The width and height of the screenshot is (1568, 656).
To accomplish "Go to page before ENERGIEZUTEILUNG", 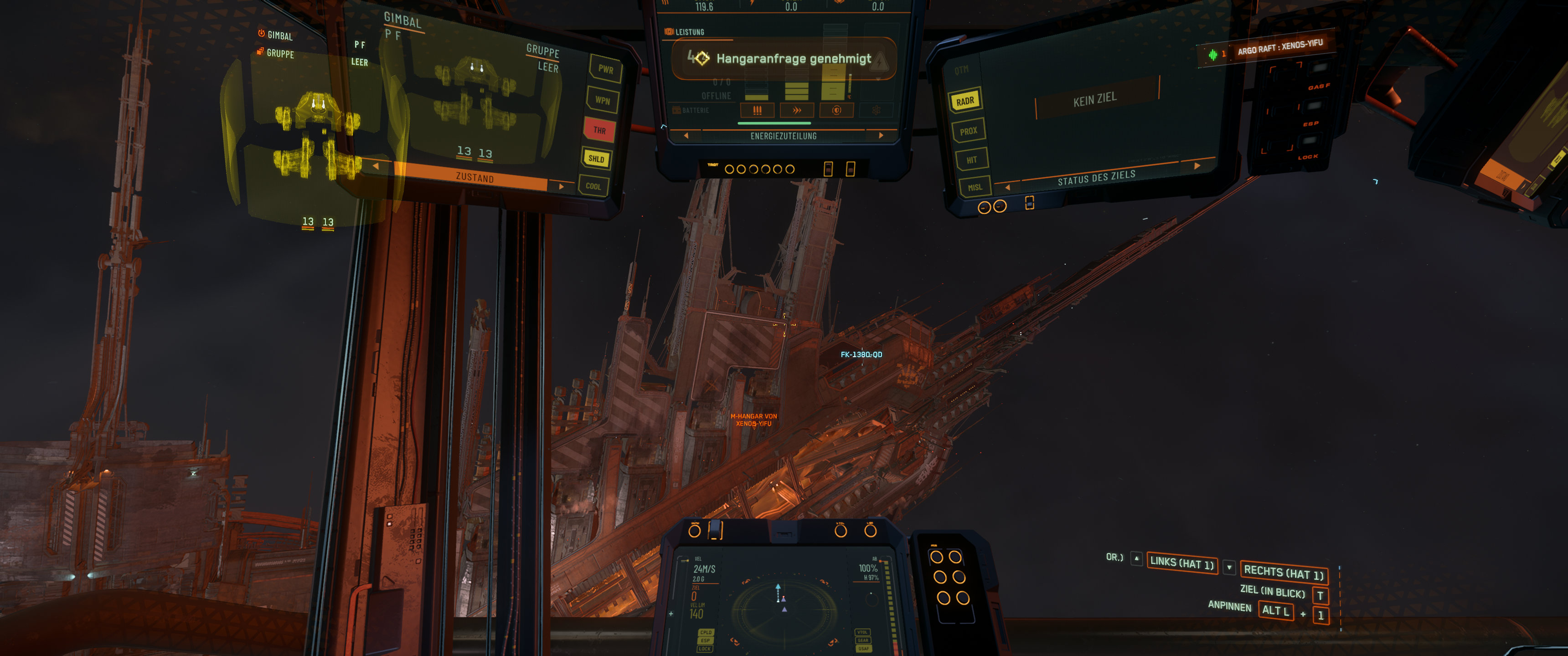I will coord(686,136).
